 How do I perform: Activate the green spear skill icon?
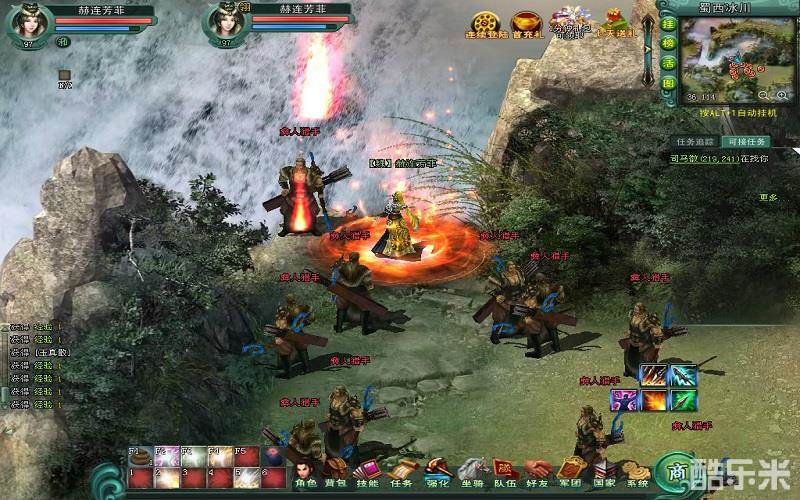tap(684, 400)
